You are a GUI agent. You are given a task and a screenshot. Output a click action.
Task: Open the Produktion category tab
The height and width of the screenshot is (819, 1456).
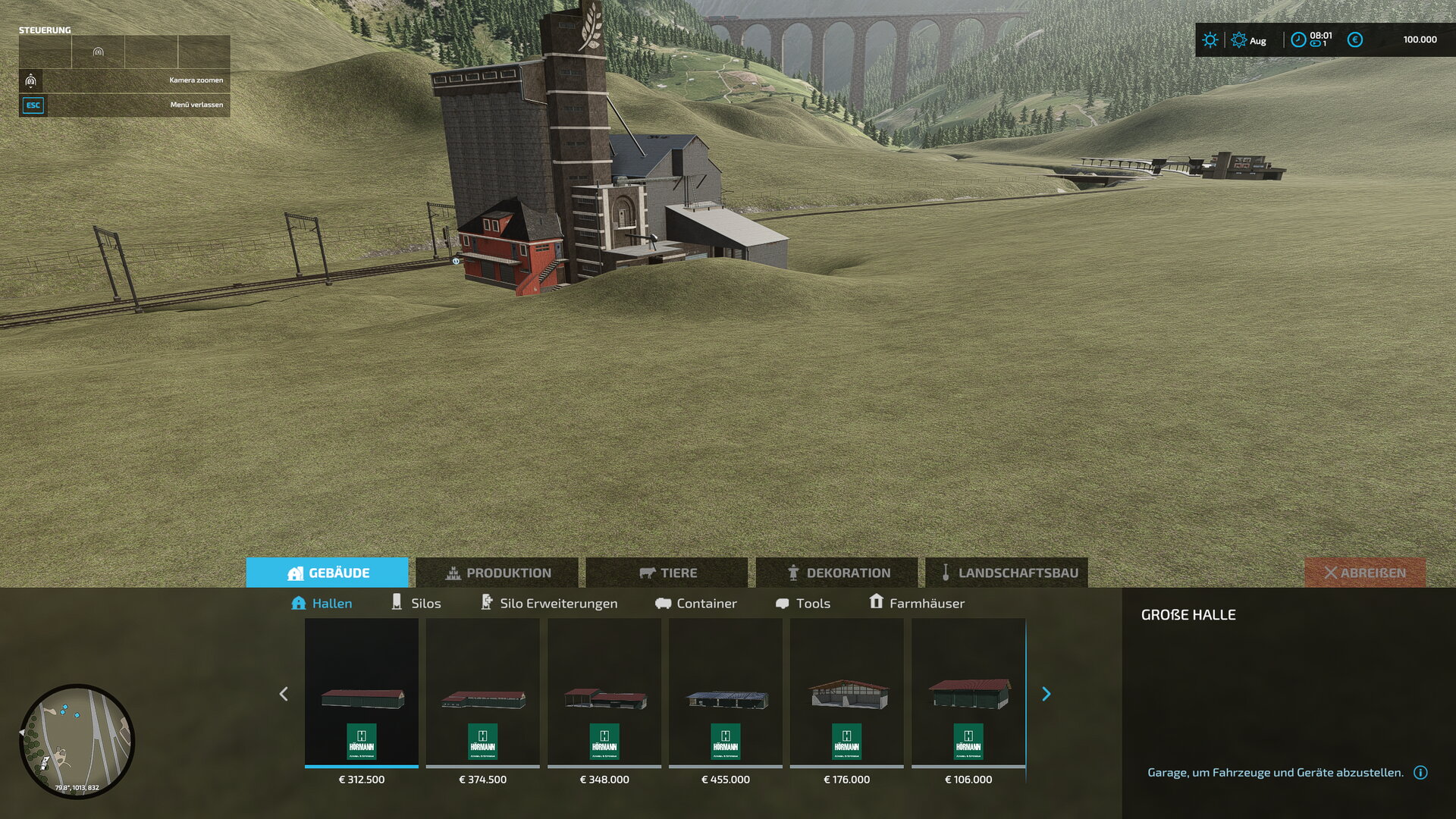pyautogui.click(x=497, y=573)
